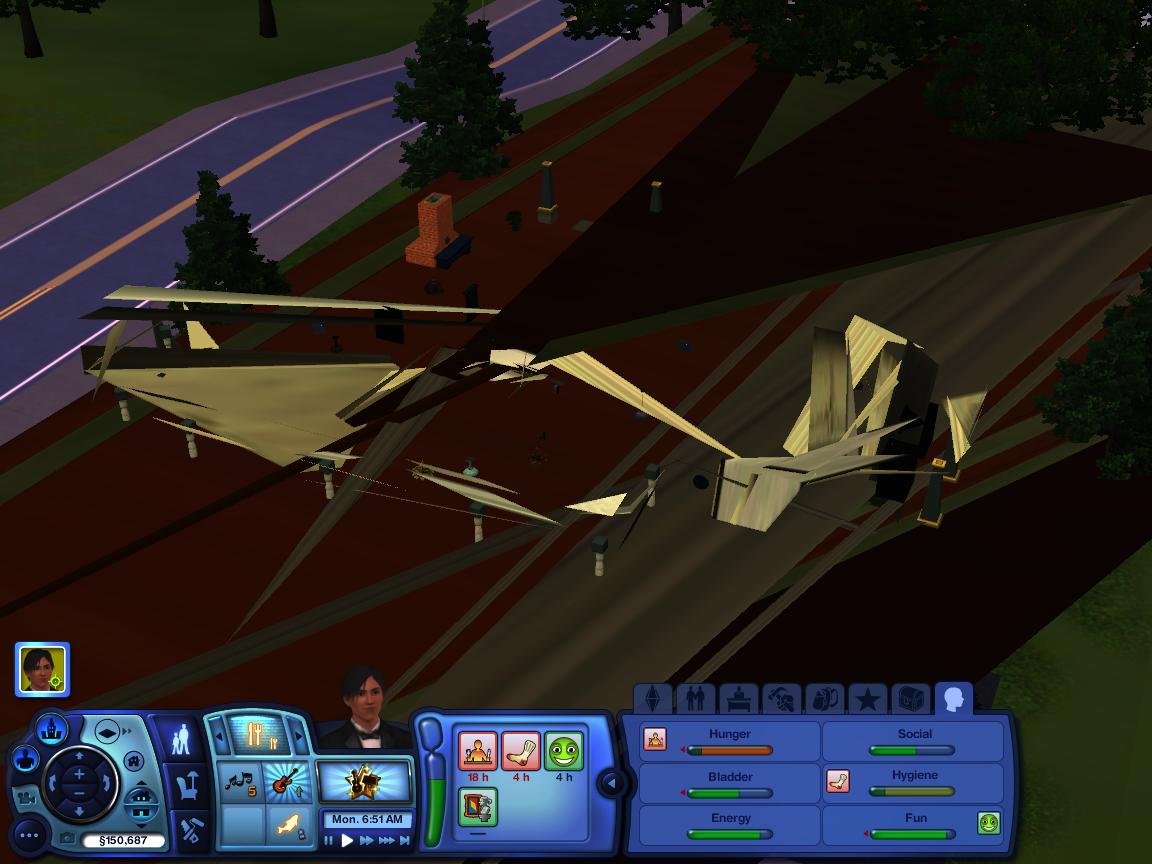Image resolution: width=1152 pixels, height=864 pixels.
Task: Enter Build Mode with the saw and roller icon
Action: click(x=189, y=829)
